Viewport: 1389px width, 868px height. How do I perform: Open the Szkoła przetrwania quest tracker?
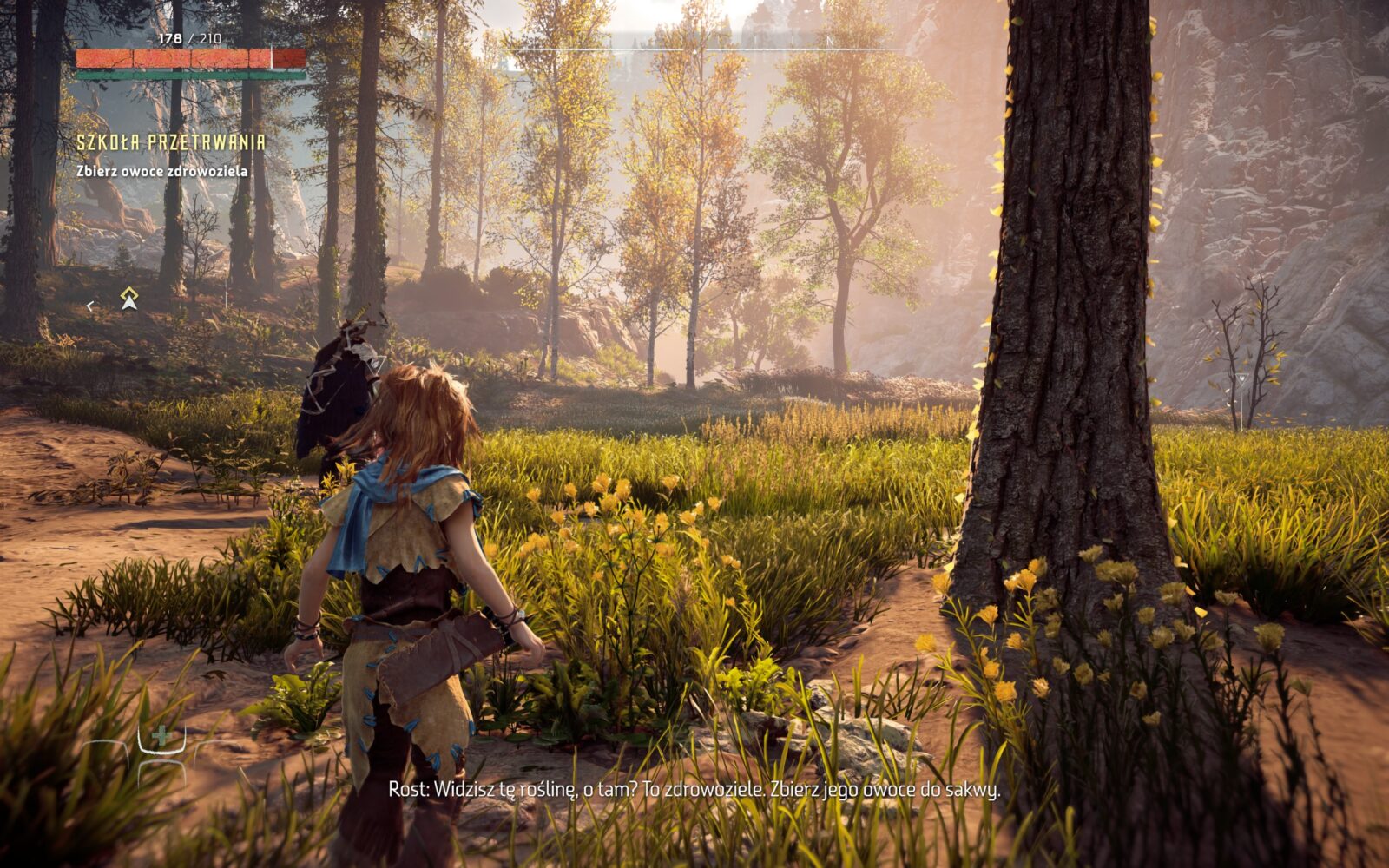(x=170, y=143)
